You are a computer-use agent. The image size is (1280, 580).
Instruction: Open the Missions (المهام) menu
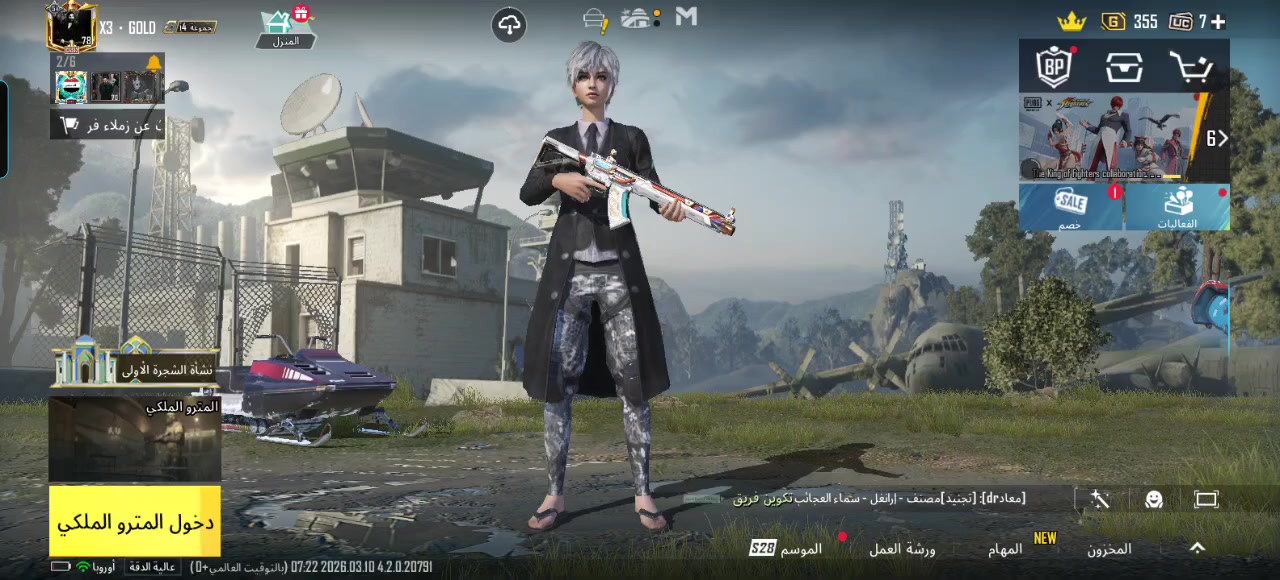tap(1005, 549)
